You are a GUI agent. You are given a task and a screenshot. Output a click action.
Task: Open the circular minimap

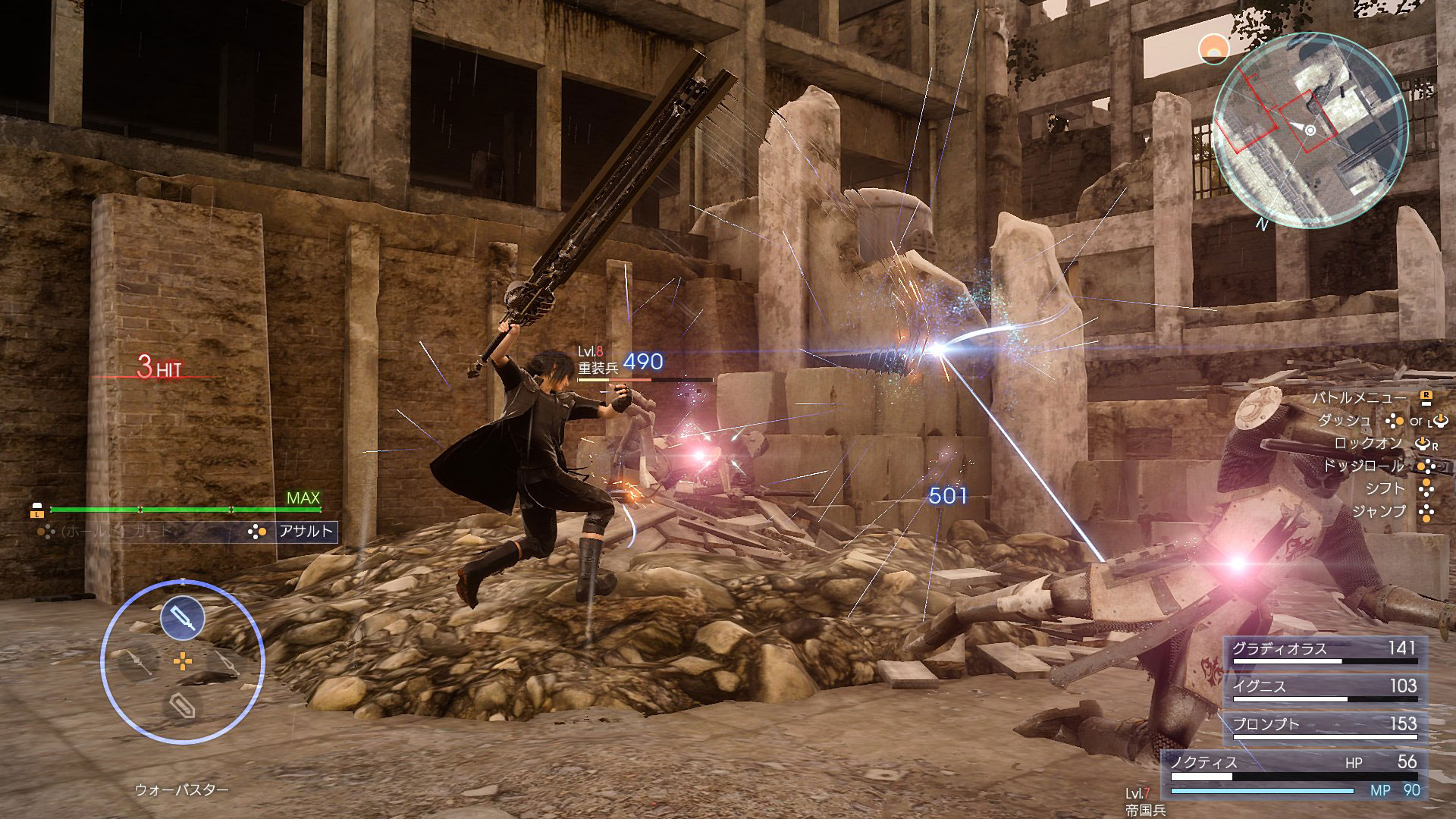pos(1310,130)
